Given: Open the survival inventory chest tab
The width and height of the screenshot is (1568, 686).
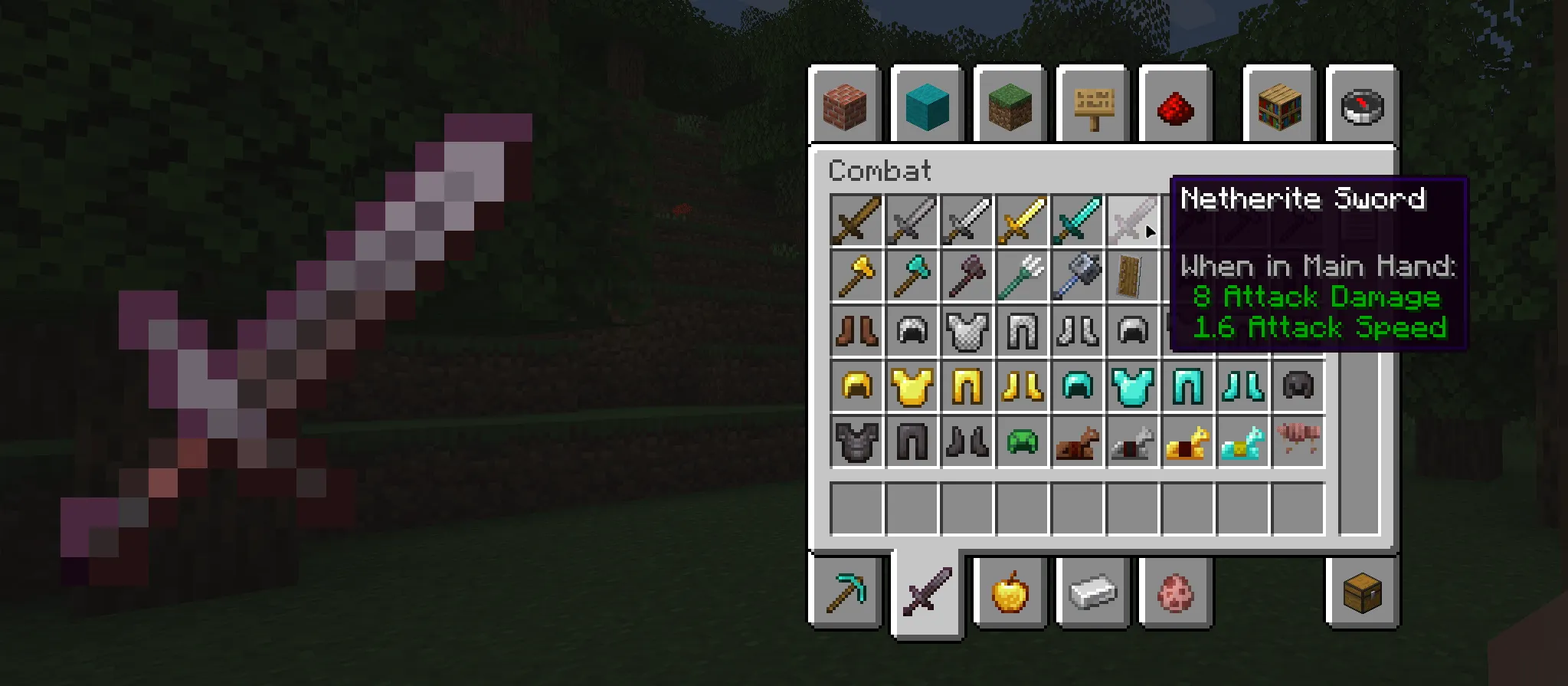Looking at the screenshot, I should click(1363, 594).
